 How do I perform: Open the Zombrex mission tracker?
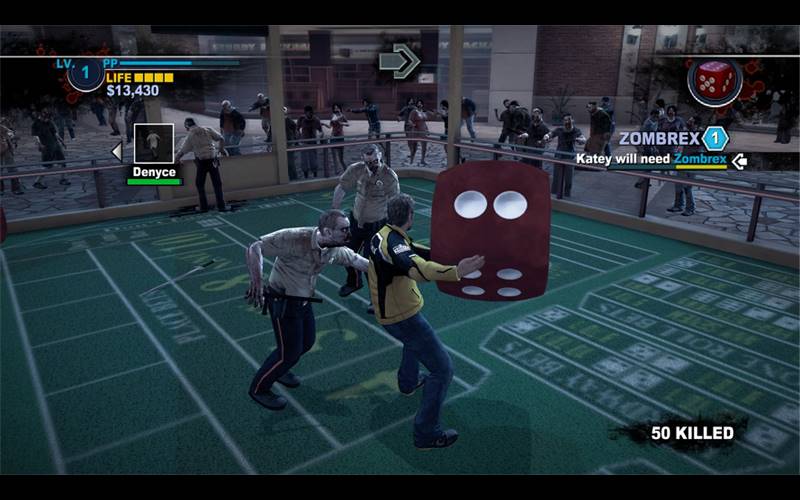[658, 139]
